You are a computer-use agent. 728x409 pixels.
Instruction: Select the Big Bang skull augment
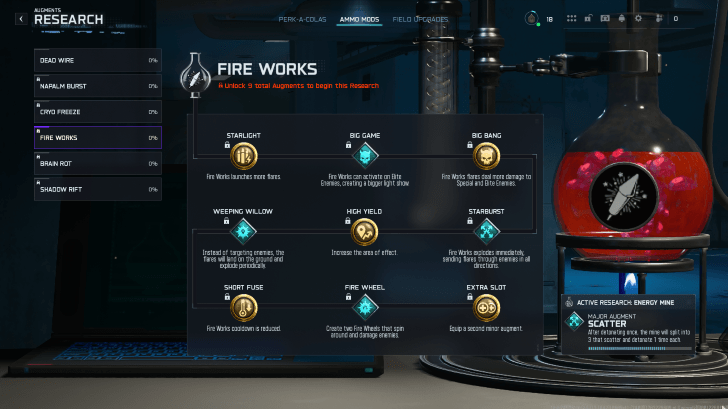(487, 156)
